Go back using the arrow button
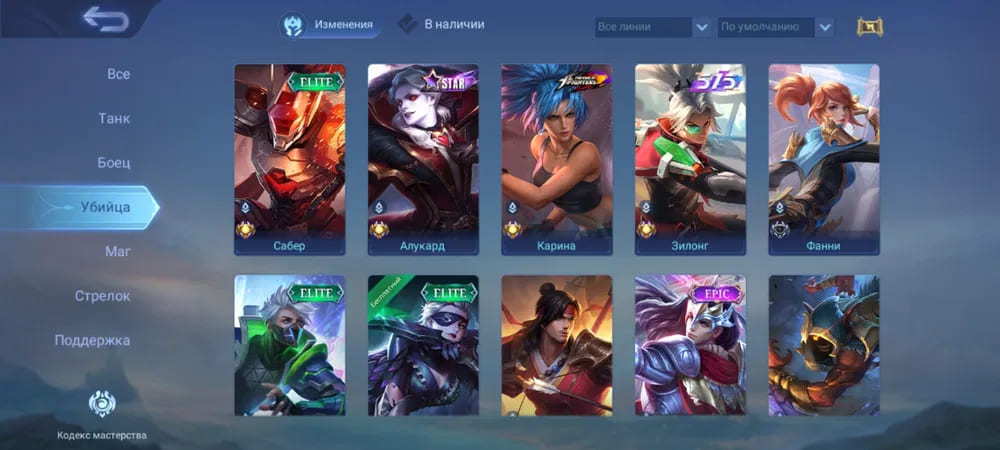This screenshot has height=450, width=1000. (x=105, y=19)
